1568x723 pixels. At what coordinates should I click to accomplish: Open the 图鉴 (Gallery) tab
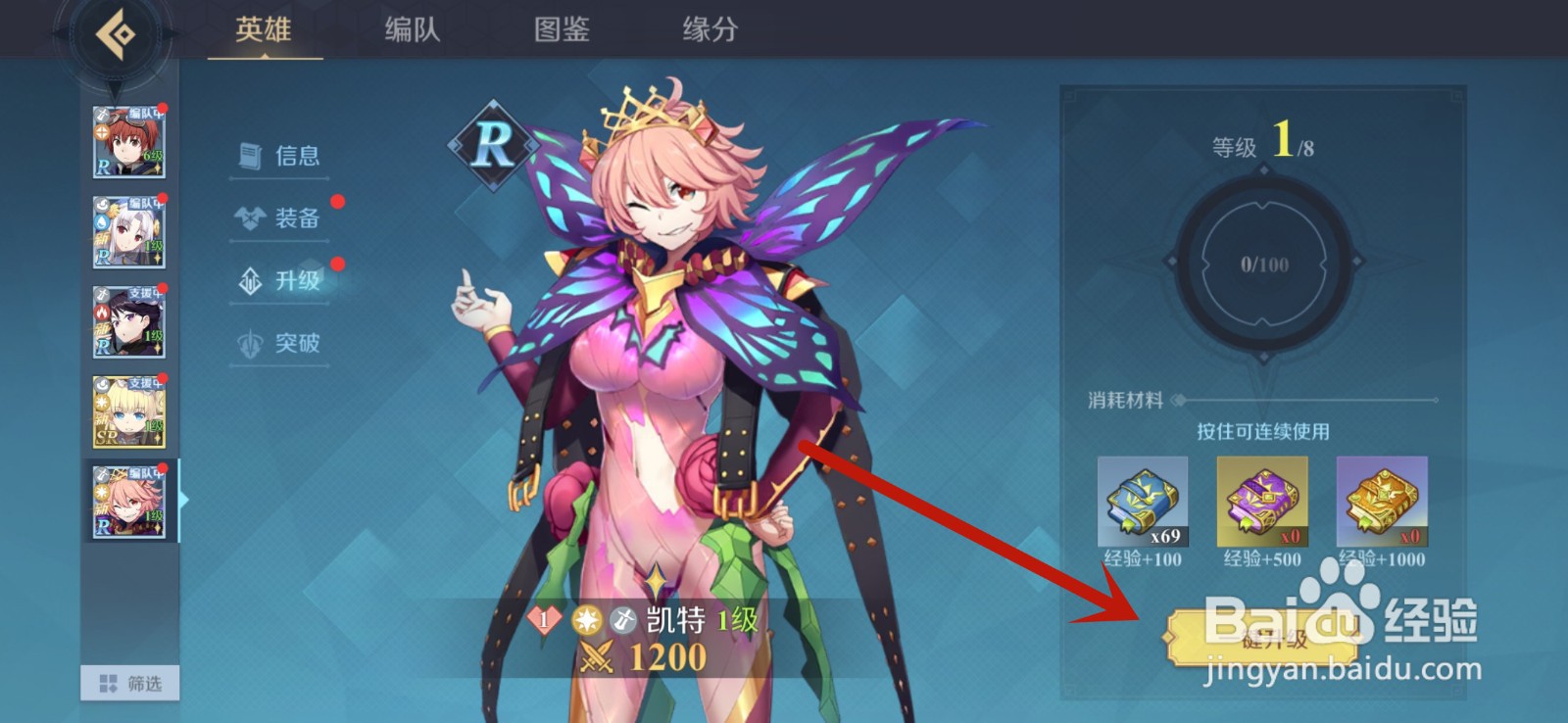560,29
